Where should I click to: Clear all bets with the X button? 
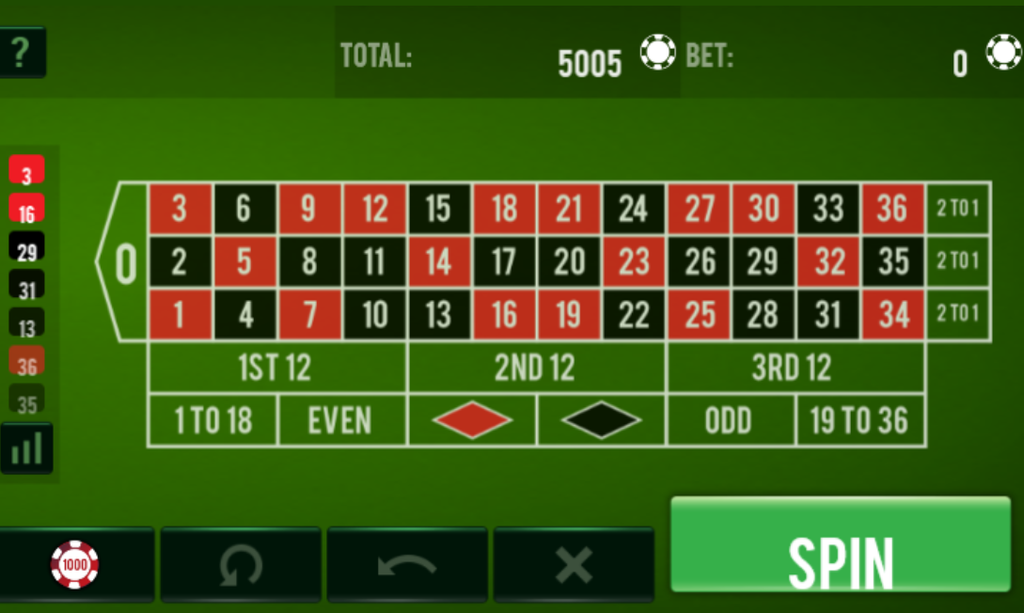[x=574, y=565]
